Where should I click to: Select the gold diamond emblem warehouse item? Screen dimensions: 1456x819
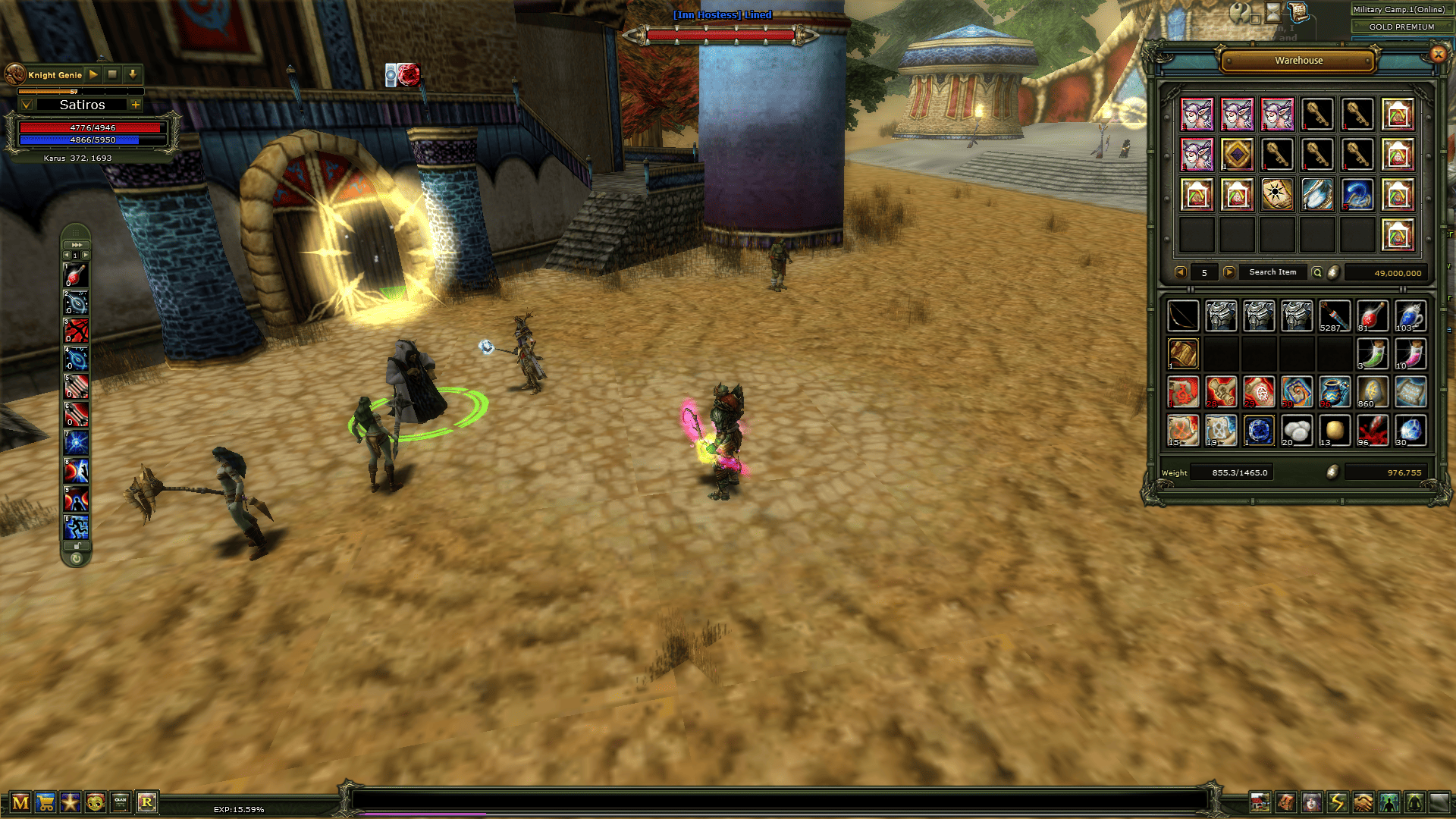[x=1237, y=155]
